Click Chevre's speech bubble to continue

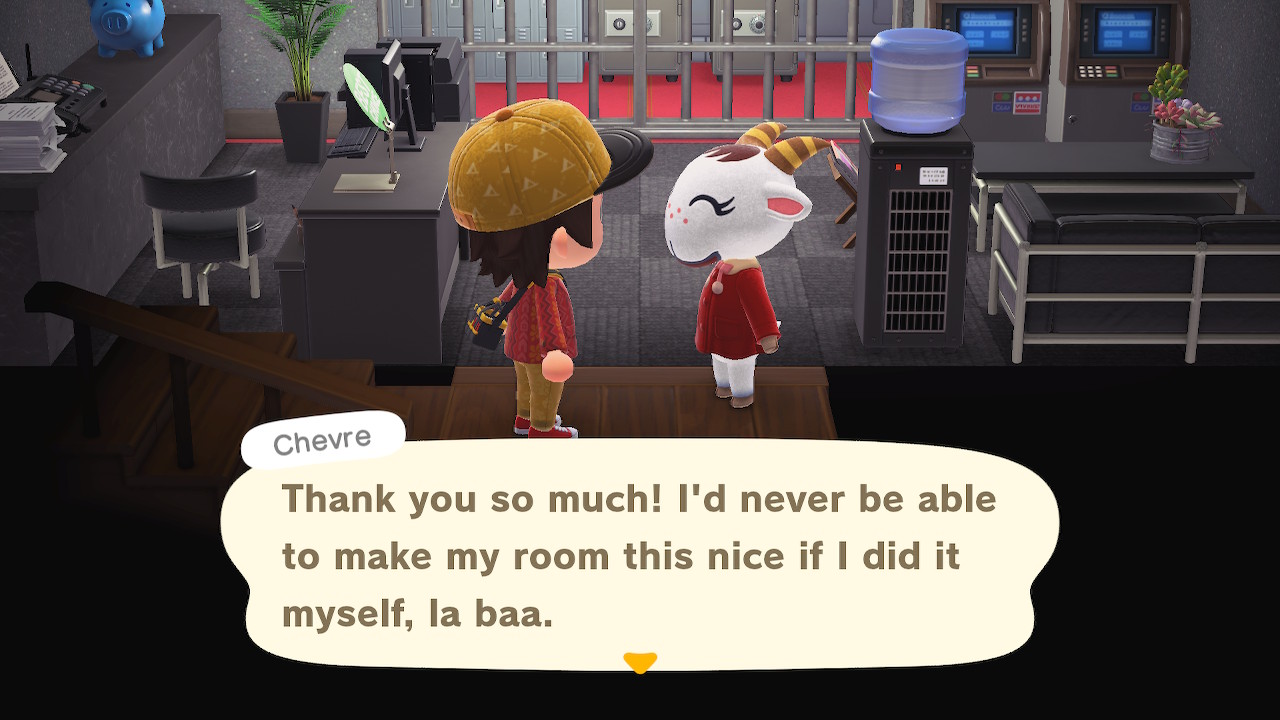point(640,555)
